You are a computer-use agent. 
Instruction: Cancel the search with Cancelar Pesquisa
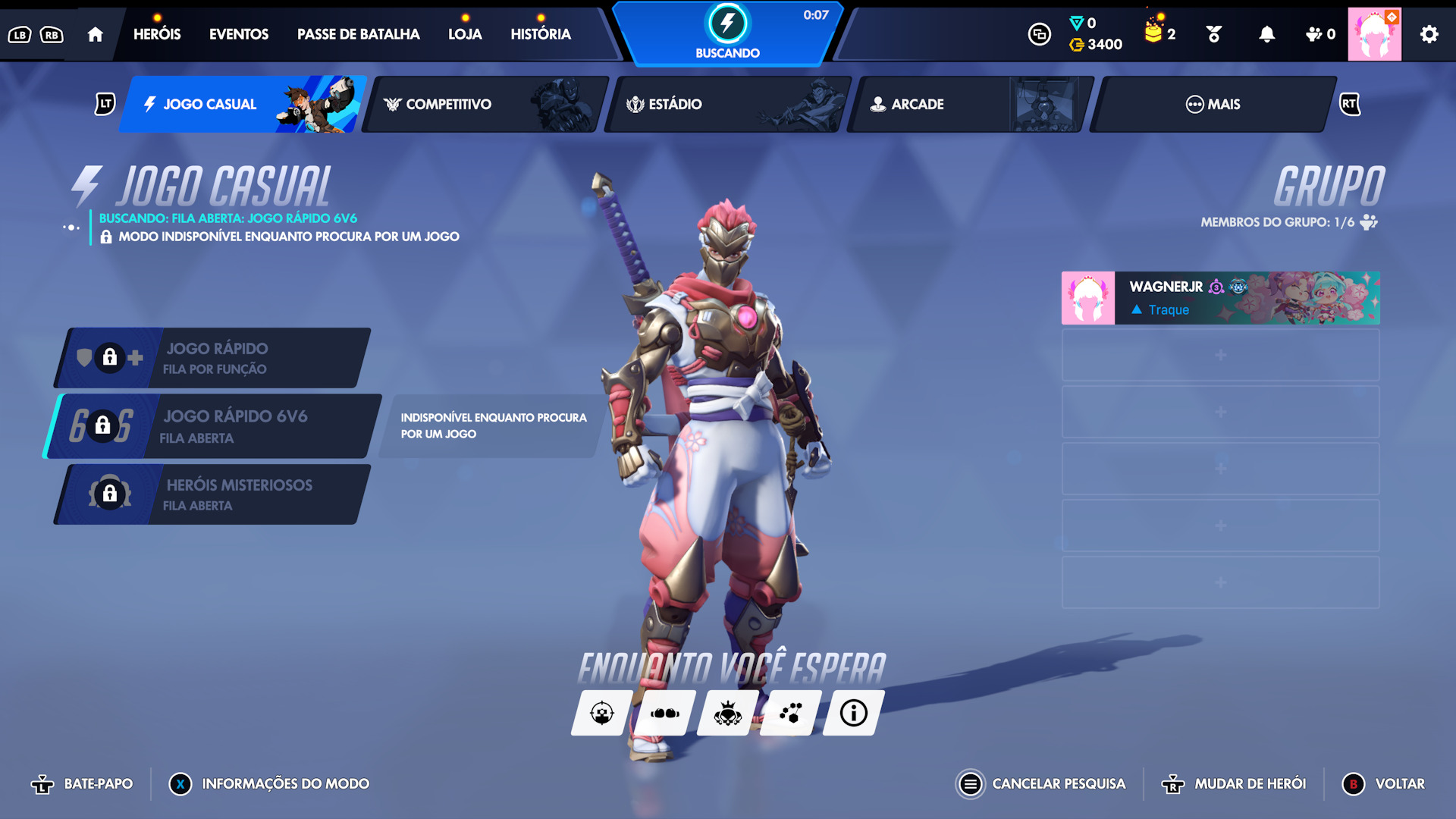[x=1042, y=783]
